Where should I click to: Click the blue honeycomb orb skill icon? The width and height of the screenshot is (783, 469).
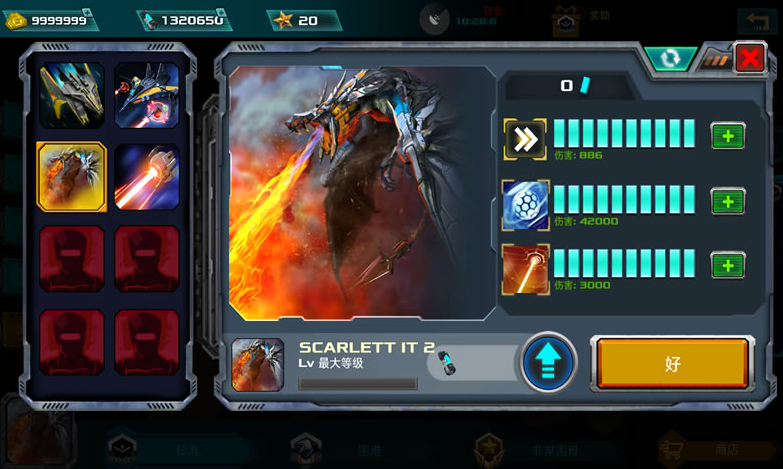525,204
